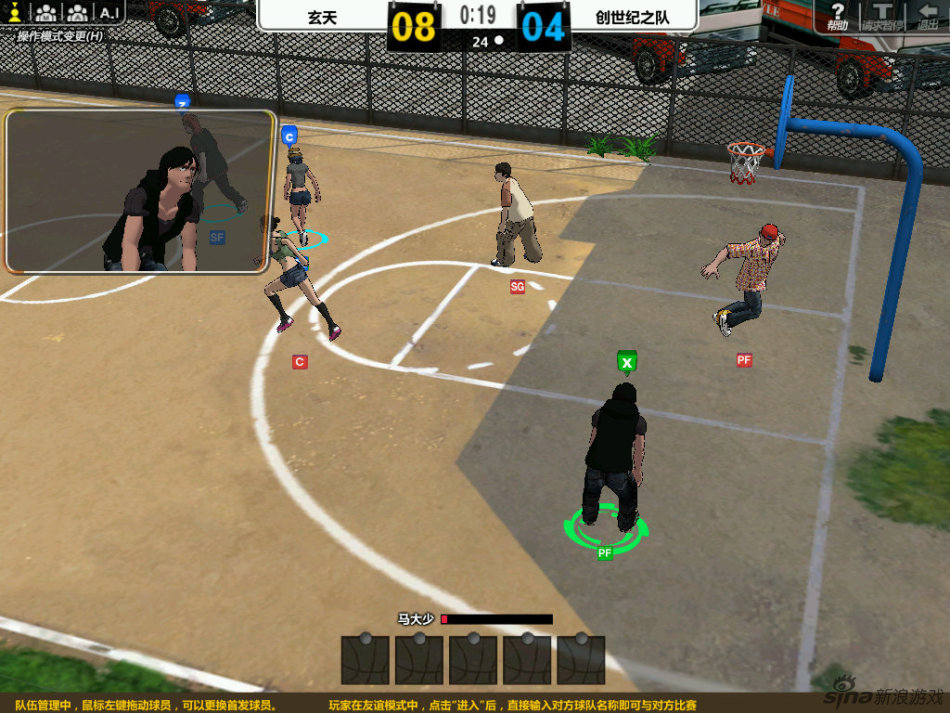This screenshot has width=950, height=713.
Task: Click the player close-up camera inset
Action: pyautogui.click(x=139, y=192)
